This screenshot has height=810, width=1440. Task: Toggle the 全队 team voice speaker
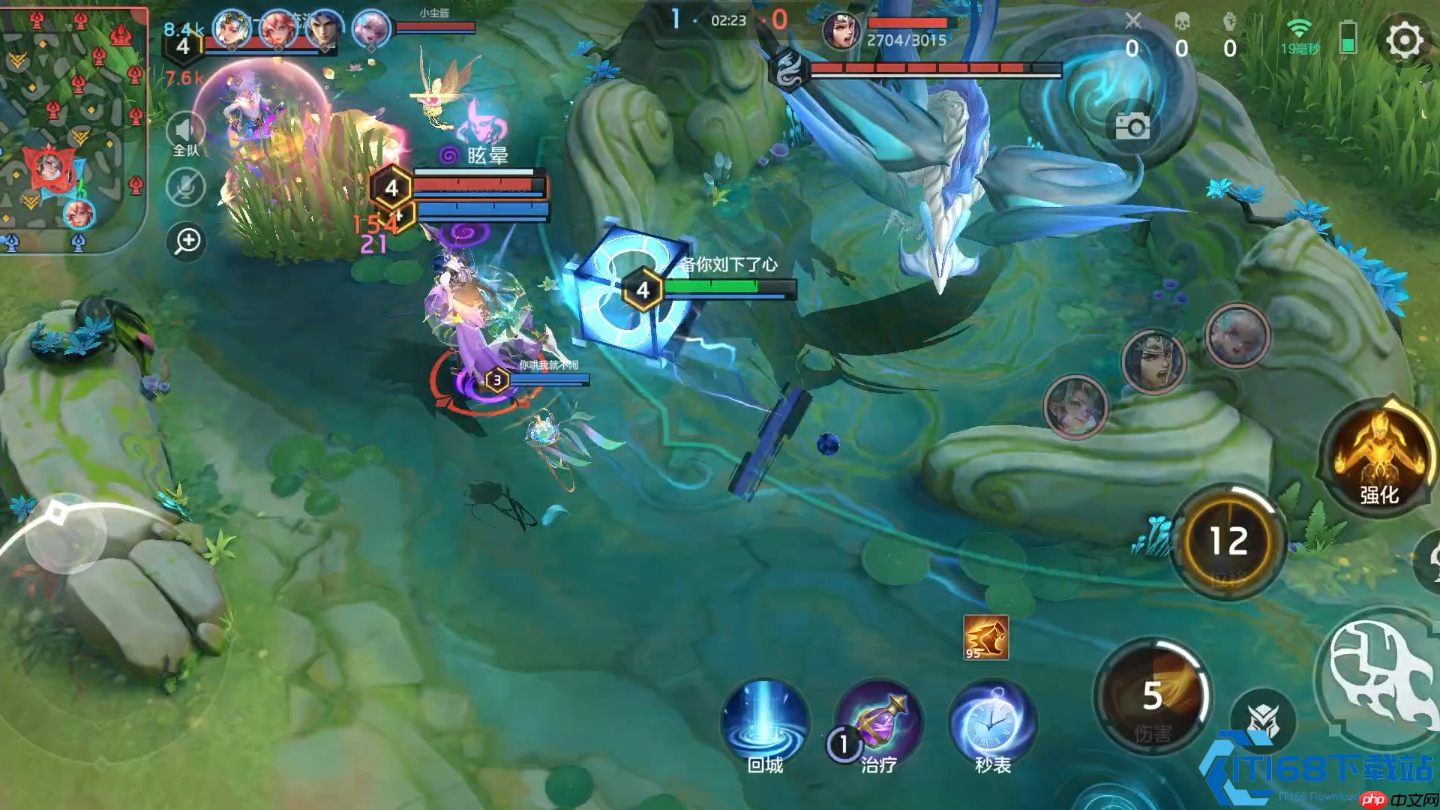click(x=186, y=134)
